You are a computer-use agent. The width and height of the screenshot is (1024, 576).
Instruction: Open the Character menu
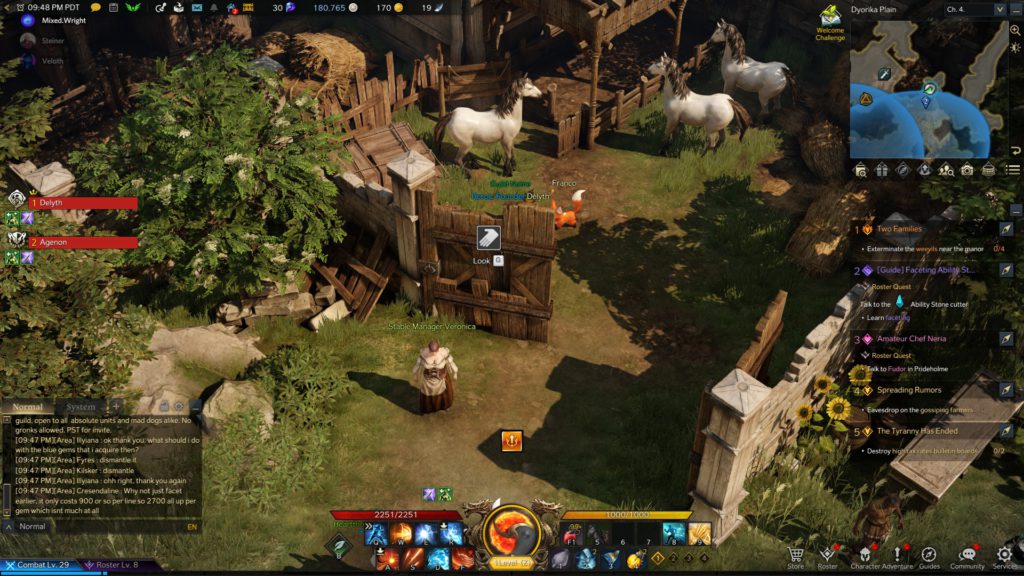point(865,555)
